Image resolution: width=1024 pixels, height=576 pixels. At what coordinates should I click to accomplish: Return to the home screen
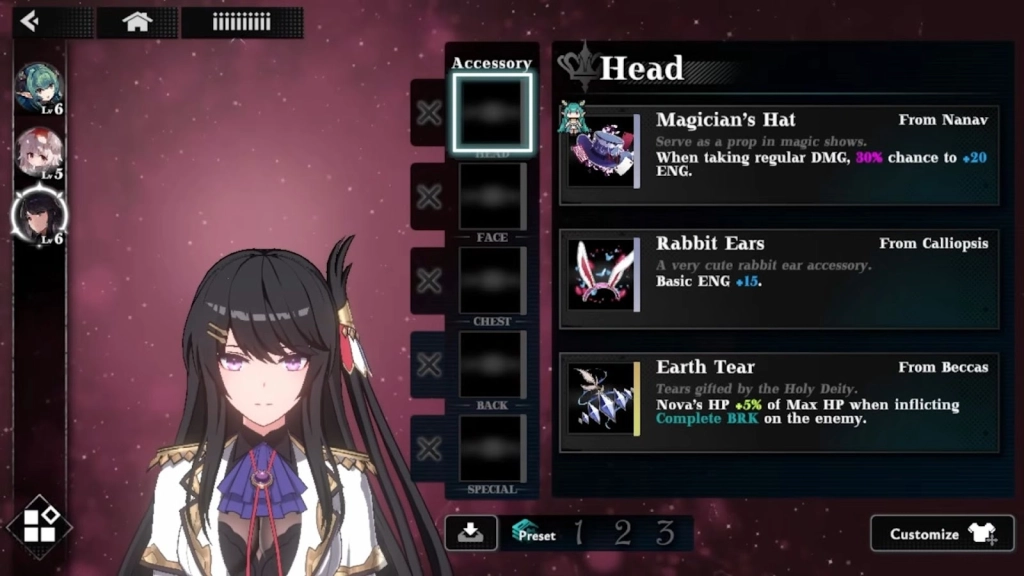click(x=137, y=22)
